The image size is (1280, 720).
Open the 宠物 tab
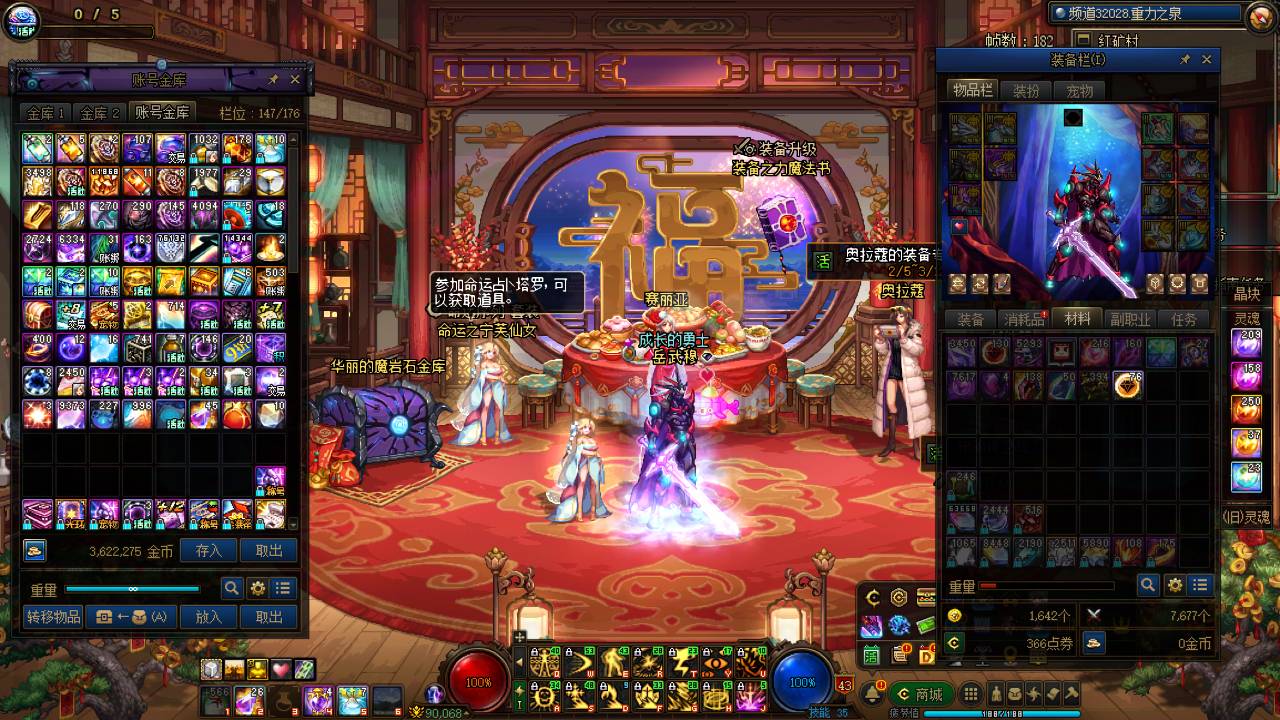1079,91
